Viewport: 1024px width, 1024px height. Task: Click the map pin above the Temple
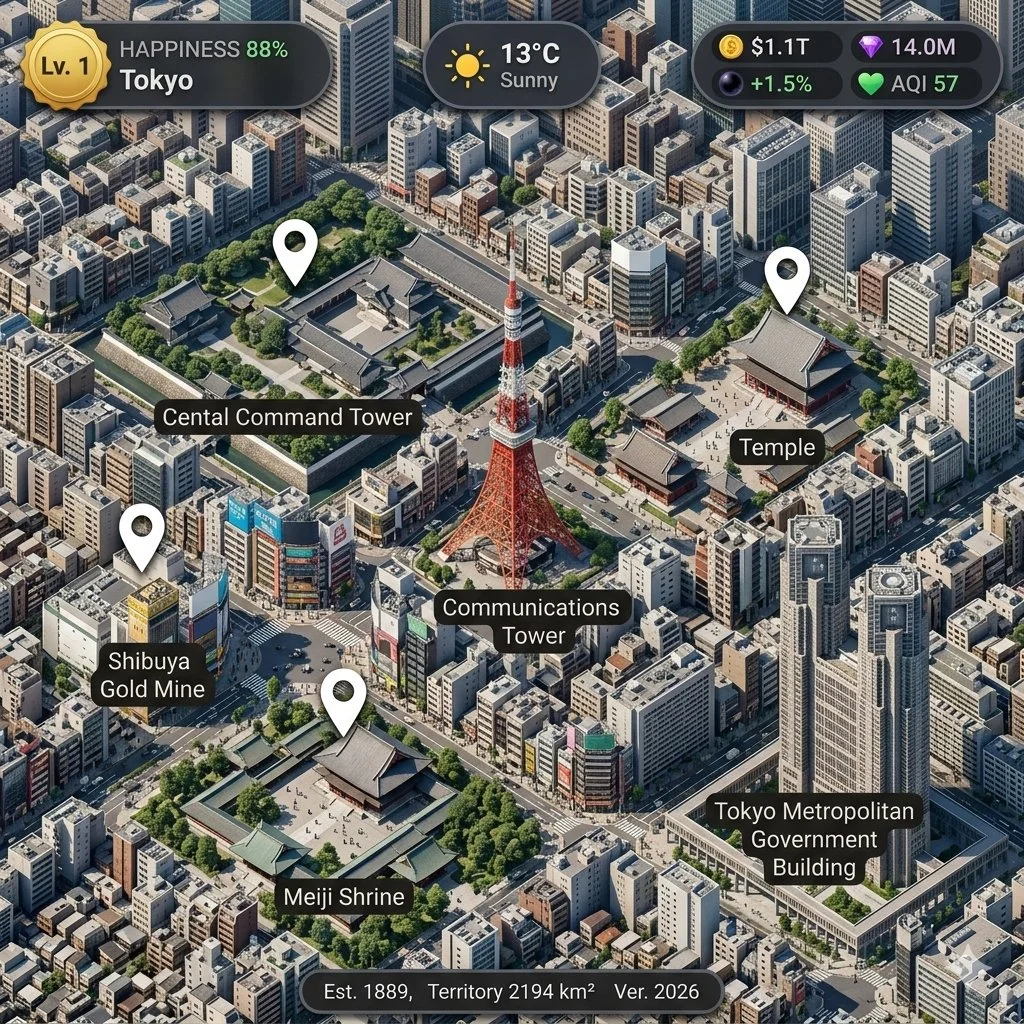tap(787, 276)
